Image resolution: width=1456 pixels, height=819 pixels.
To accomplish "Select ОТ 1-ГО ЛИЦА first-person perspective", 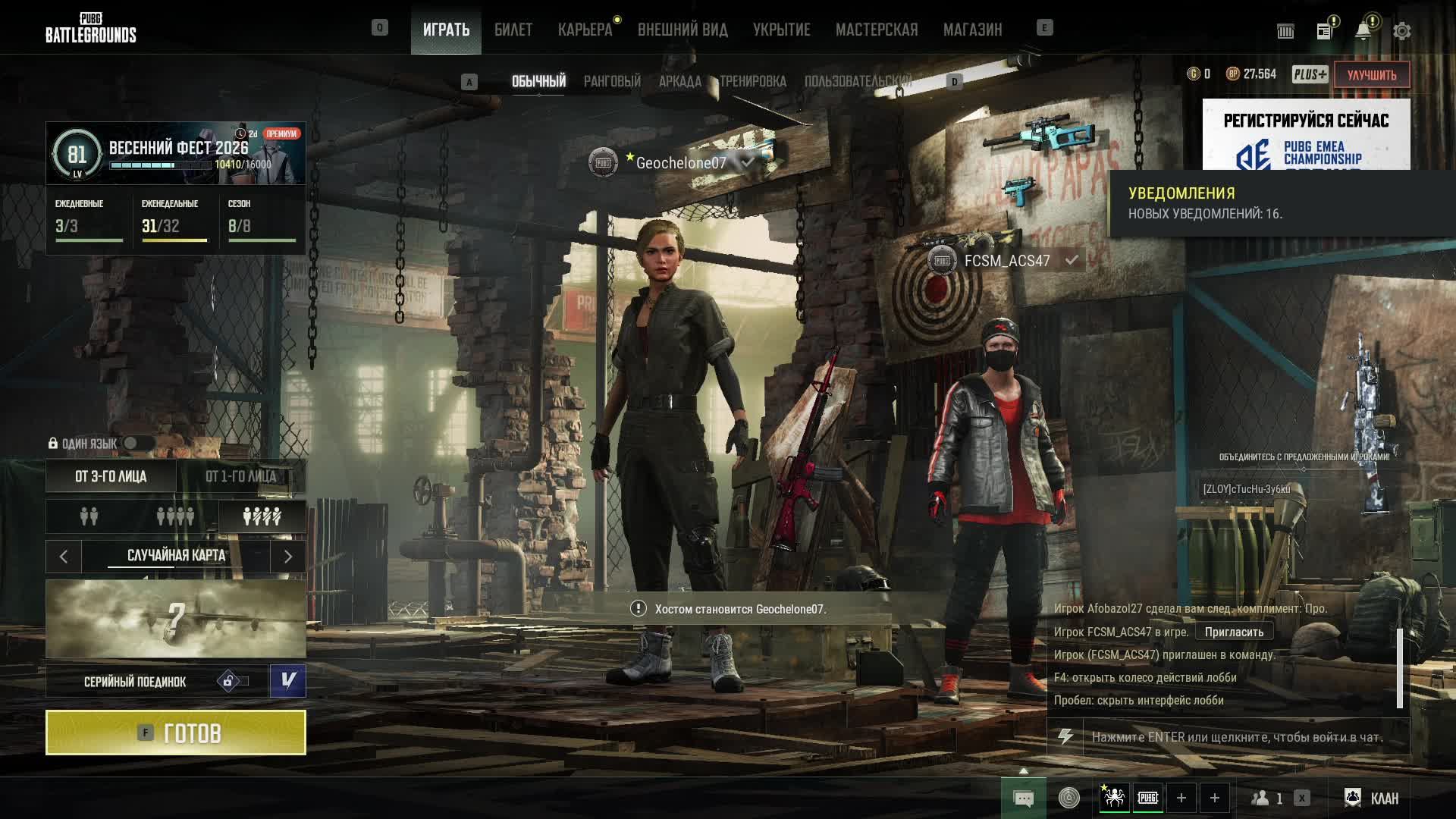I will (x=241, y=476).
